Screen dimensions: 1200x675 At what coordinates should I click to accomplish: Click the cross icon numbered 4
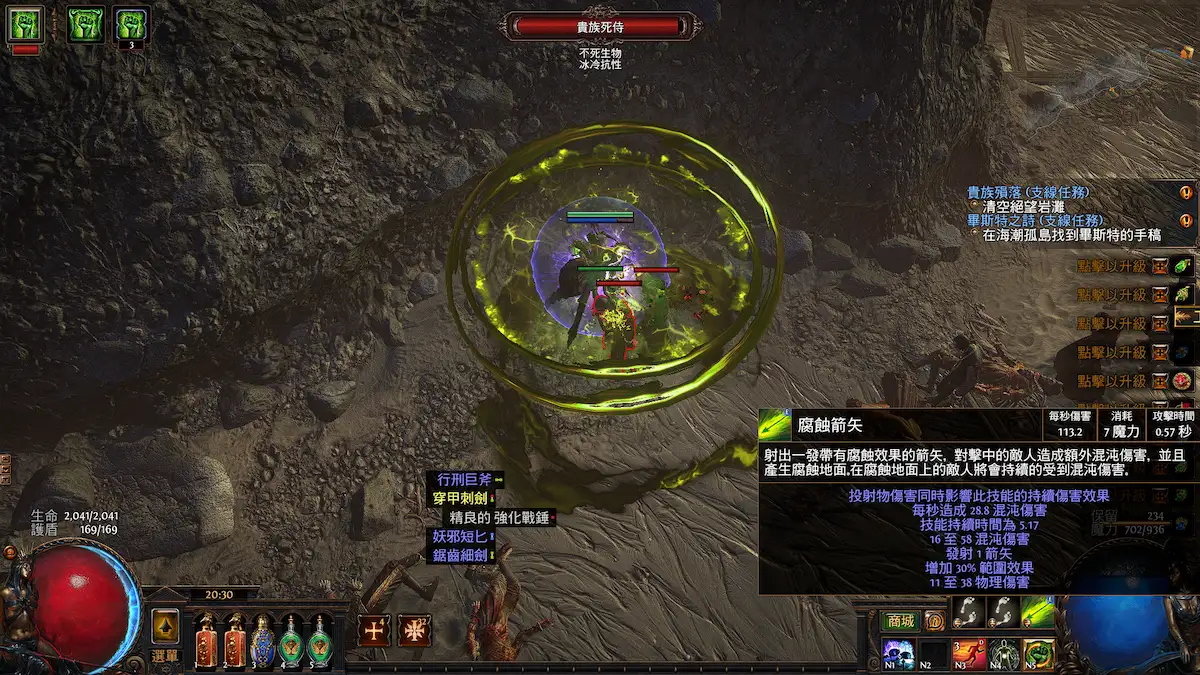[x=374, y=630]
